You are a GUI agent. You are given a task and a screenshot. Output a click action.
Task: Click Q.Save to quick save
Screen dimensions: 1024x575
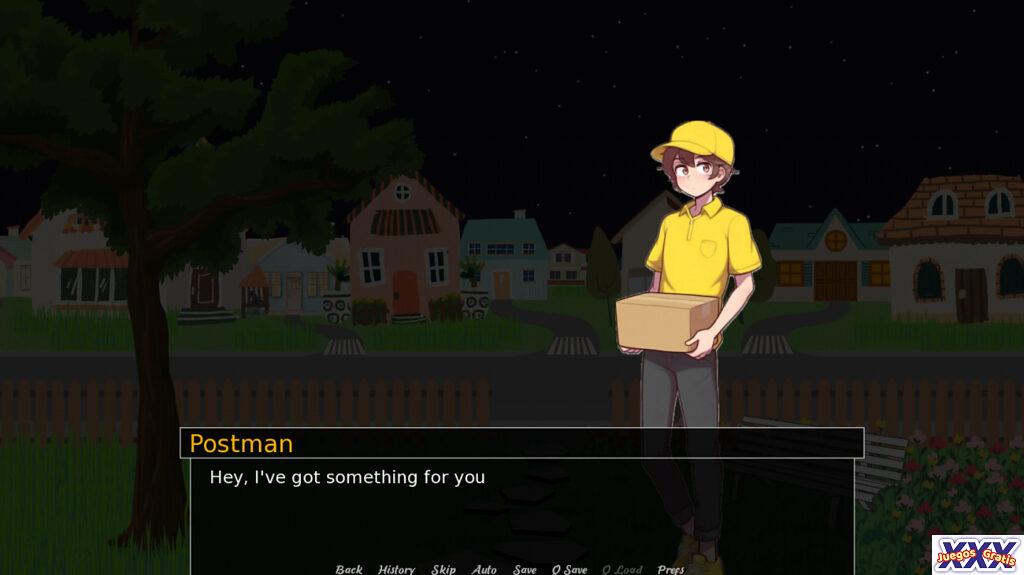point(570,569)
